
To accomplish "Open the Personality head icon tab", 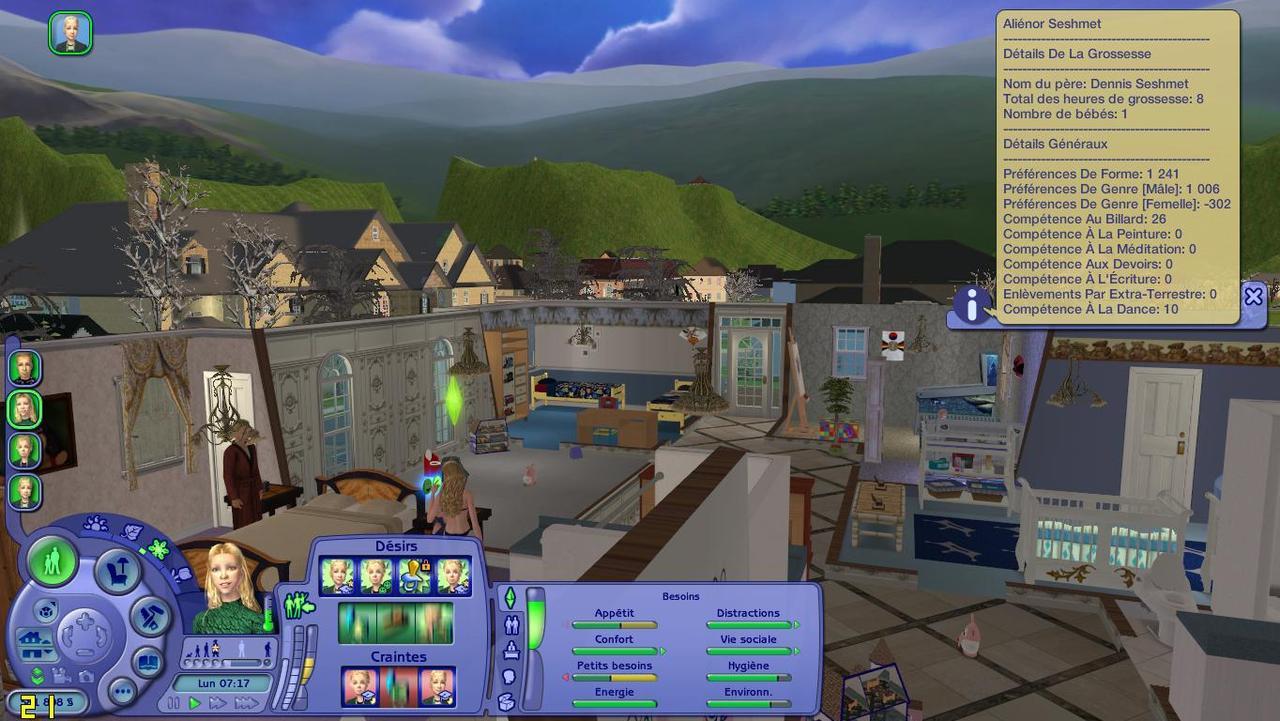I will (508, 677).
